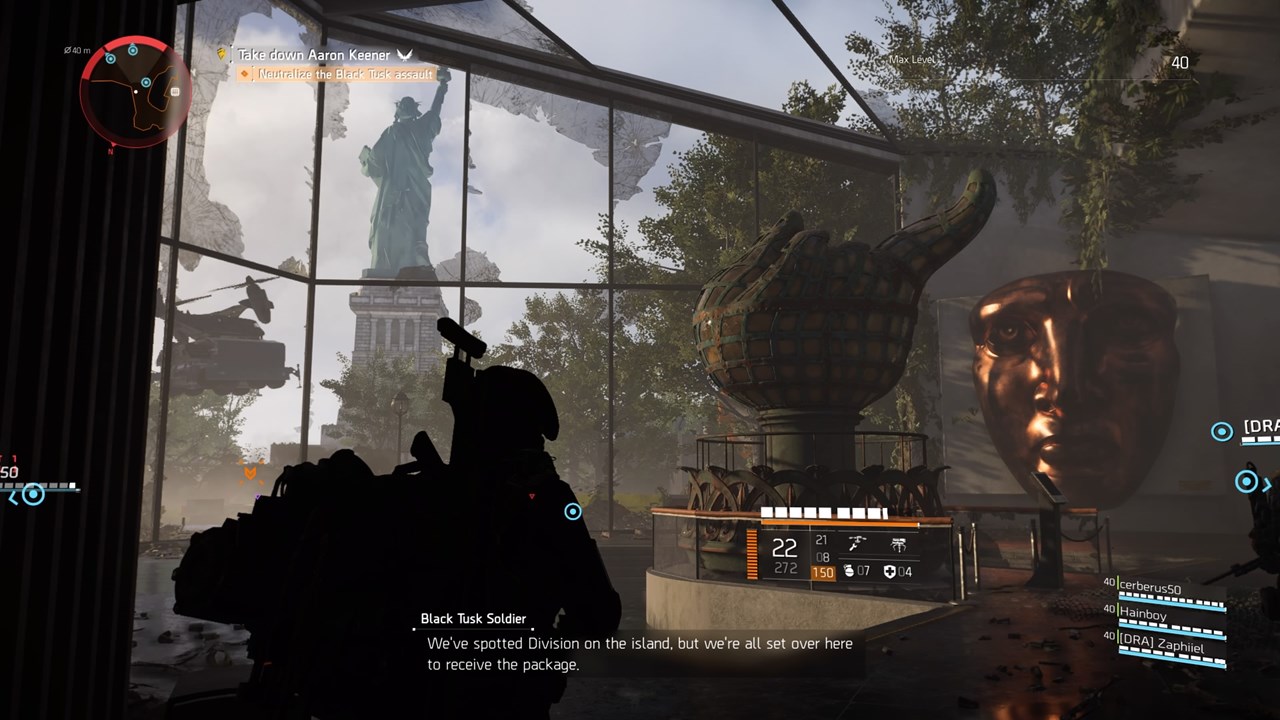Select the Take down Aaron Keener mission tracker
The width and height of the screenshot is (1280, 720).
click(313, 55)
